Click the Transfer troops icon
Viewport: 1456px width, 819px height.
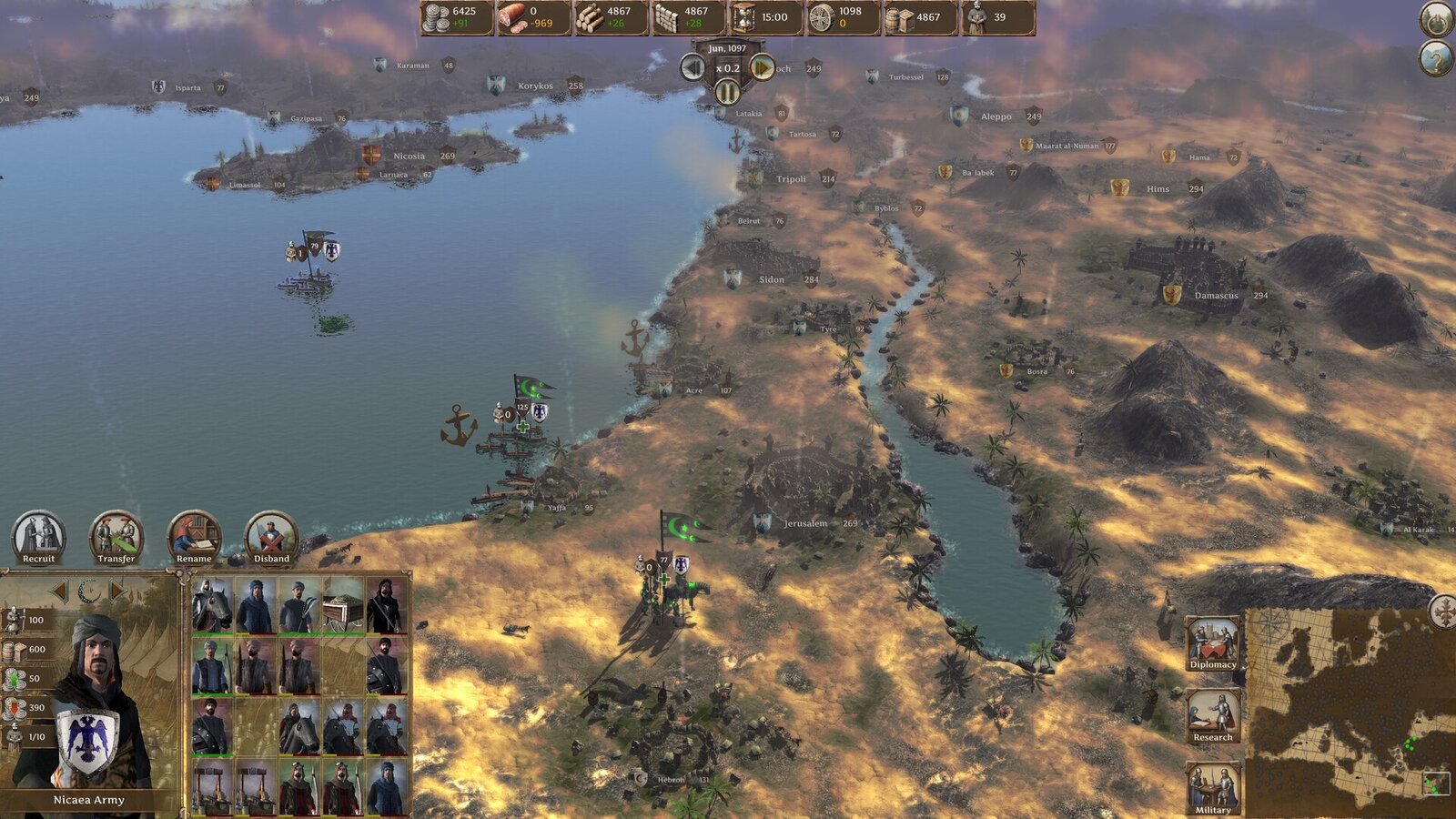115,532
